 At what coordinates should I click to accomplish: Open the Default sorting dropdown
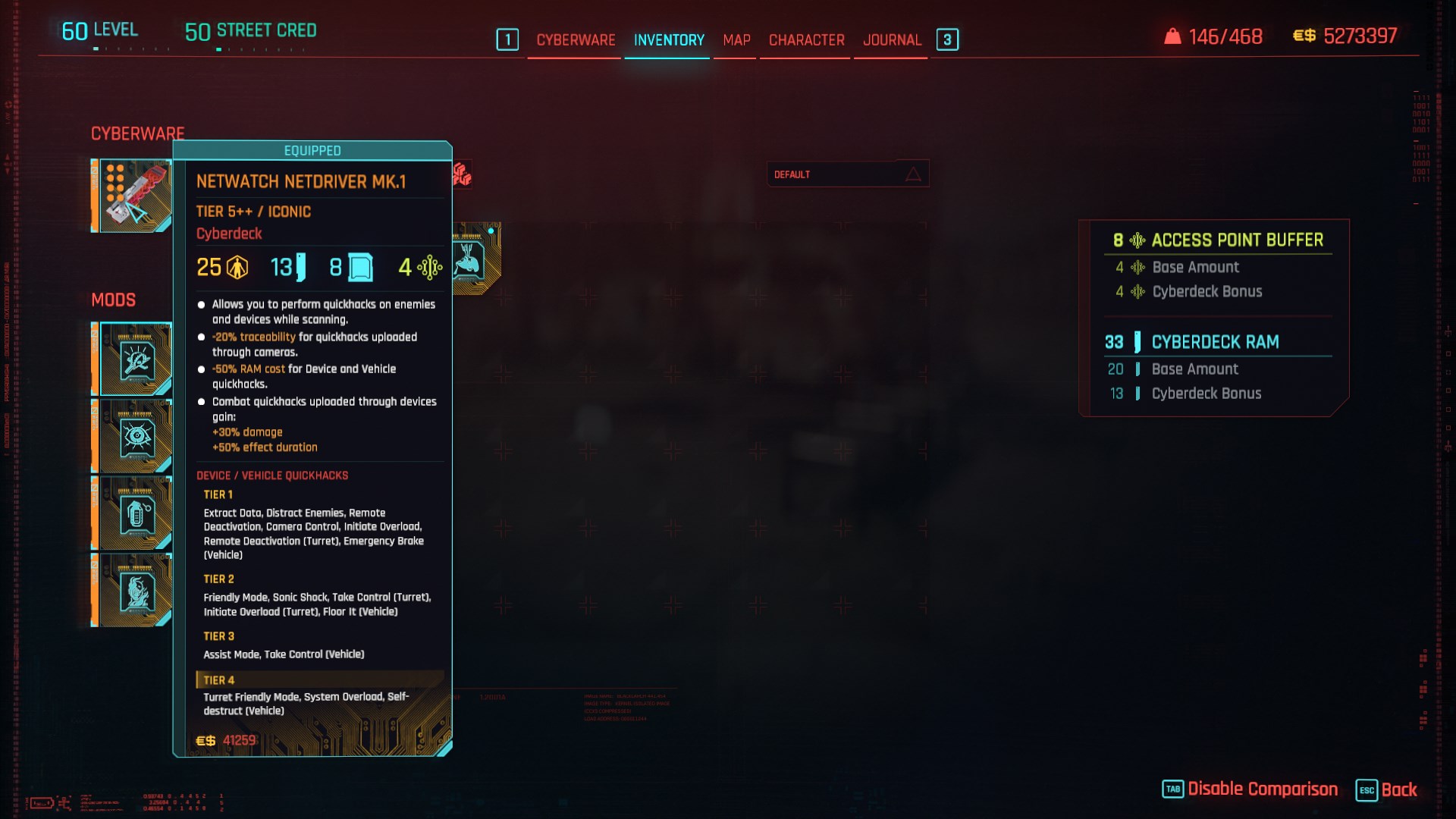point(848,174)
